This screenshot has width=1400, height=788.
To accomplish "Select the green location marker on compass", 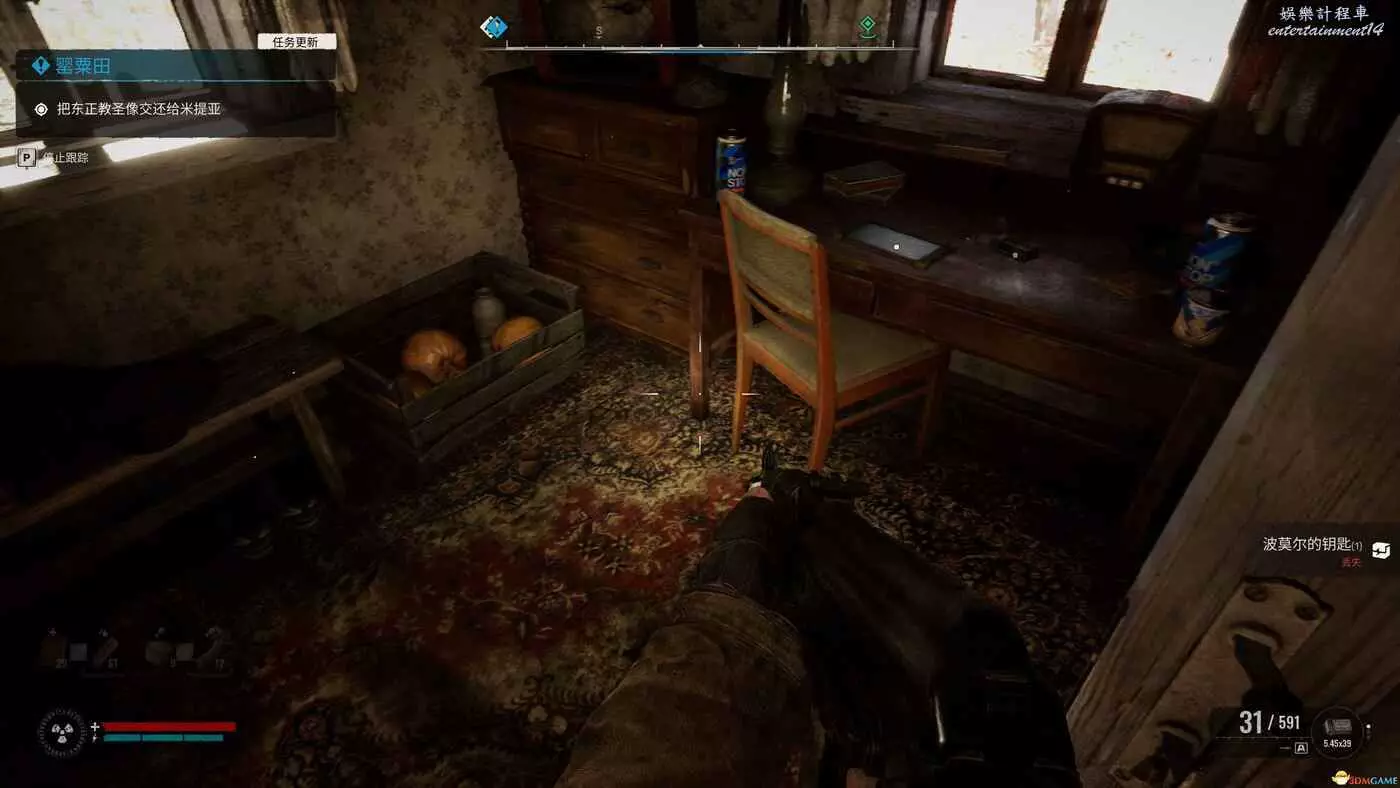I will pos(867,27).
